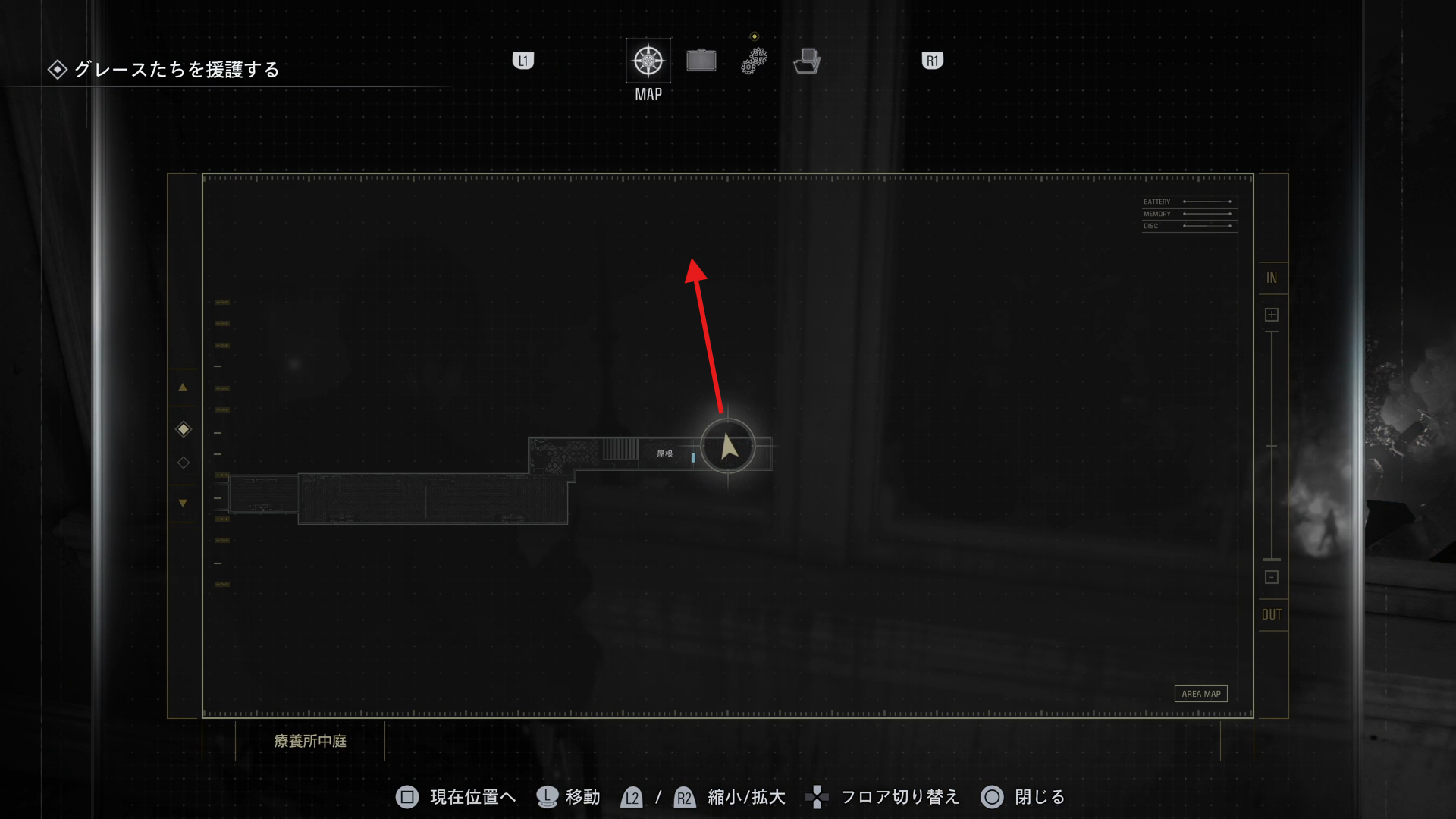Click the 屋根 room label on map
Image resolution: width=1456 pixels, height=819 pixels.
665,454
